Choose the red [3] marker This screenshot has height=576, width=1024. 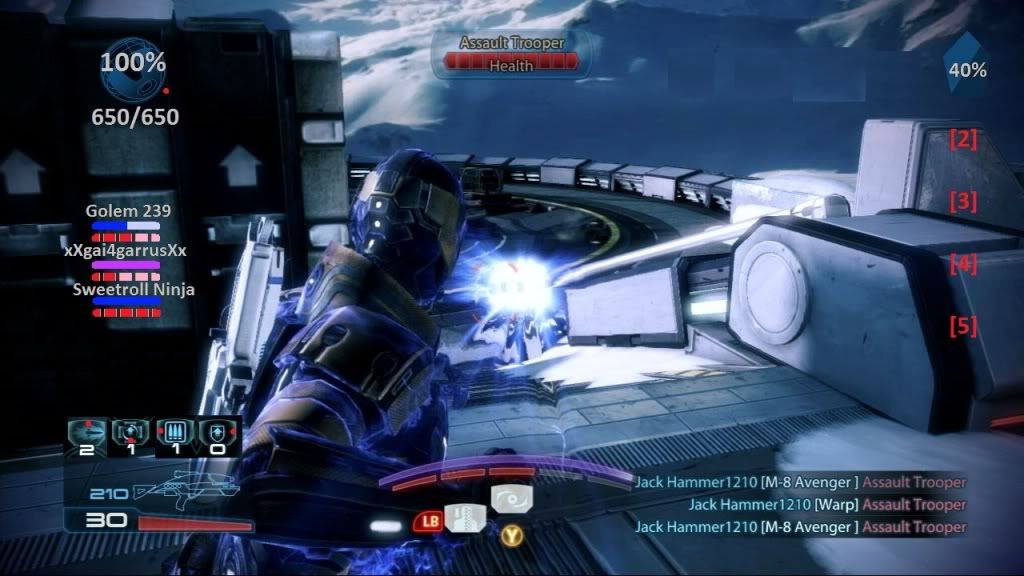click(963, 201)
